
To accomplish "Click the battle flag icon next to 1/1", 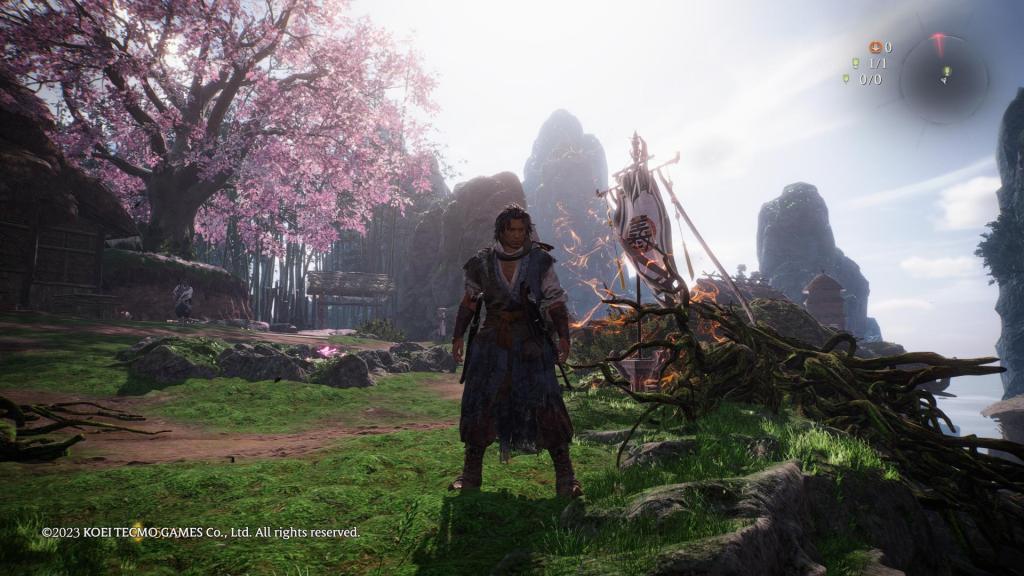I will pos(855,63).
